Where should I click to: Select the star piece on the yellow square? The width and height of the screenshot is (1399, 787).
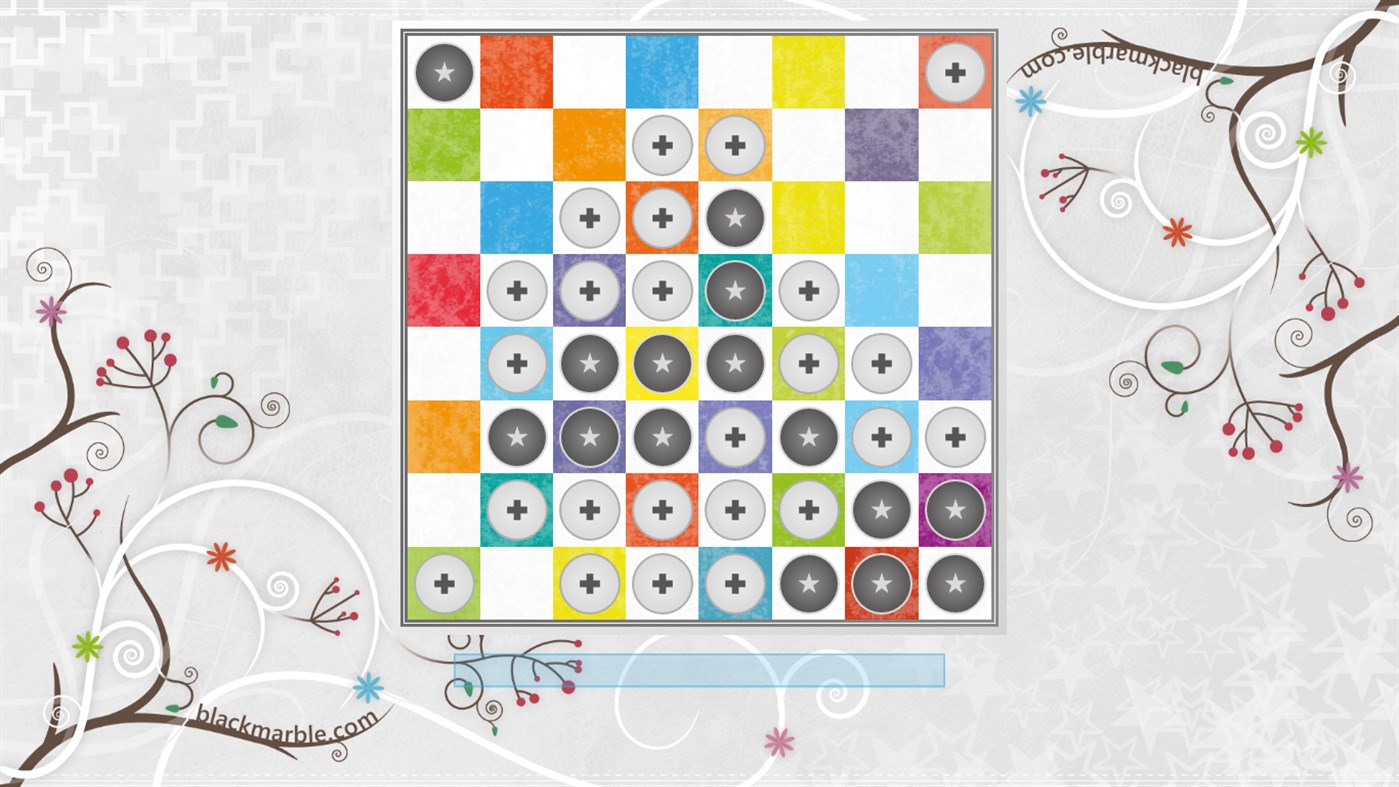[661, 364]
